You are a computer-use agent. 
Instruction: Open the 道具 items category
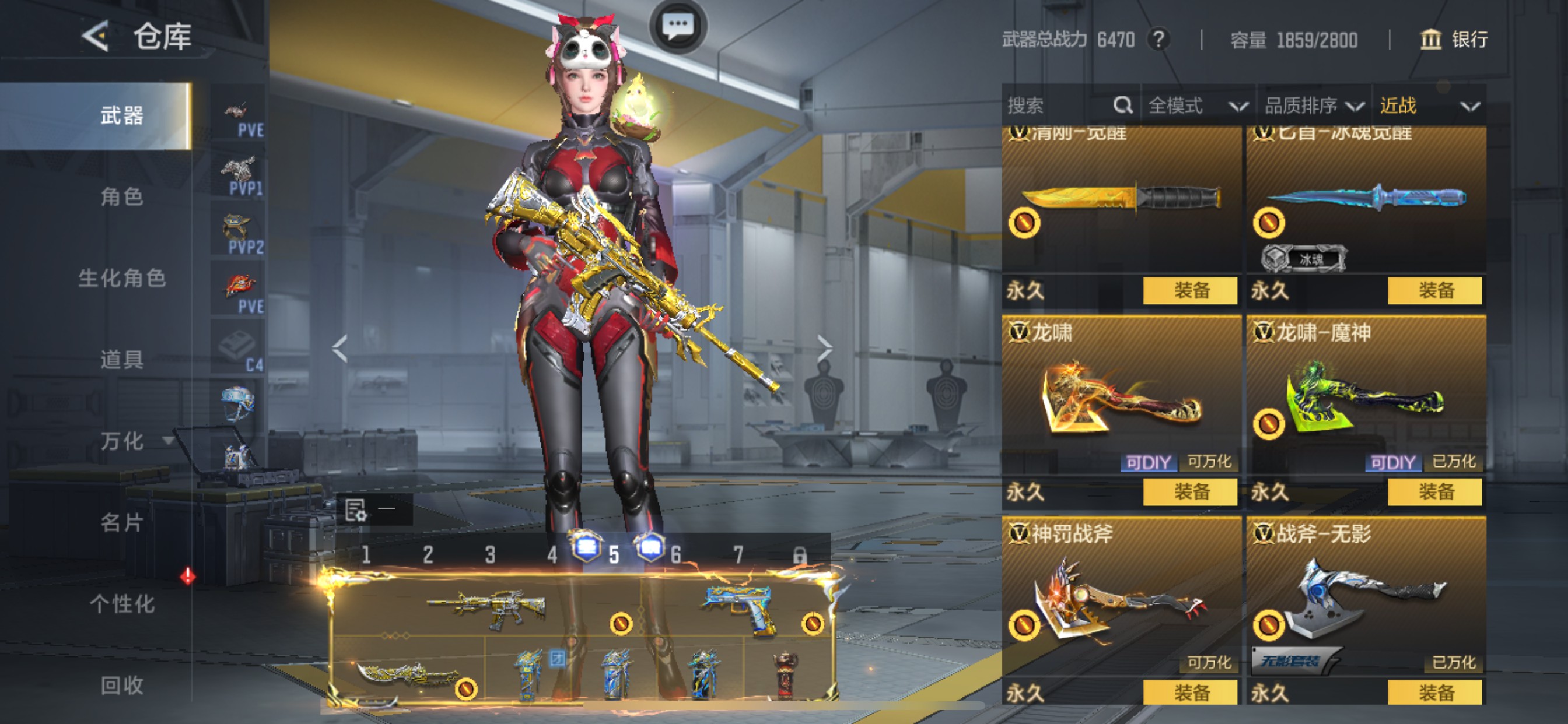pyautogui.click(x=122, y=360)
